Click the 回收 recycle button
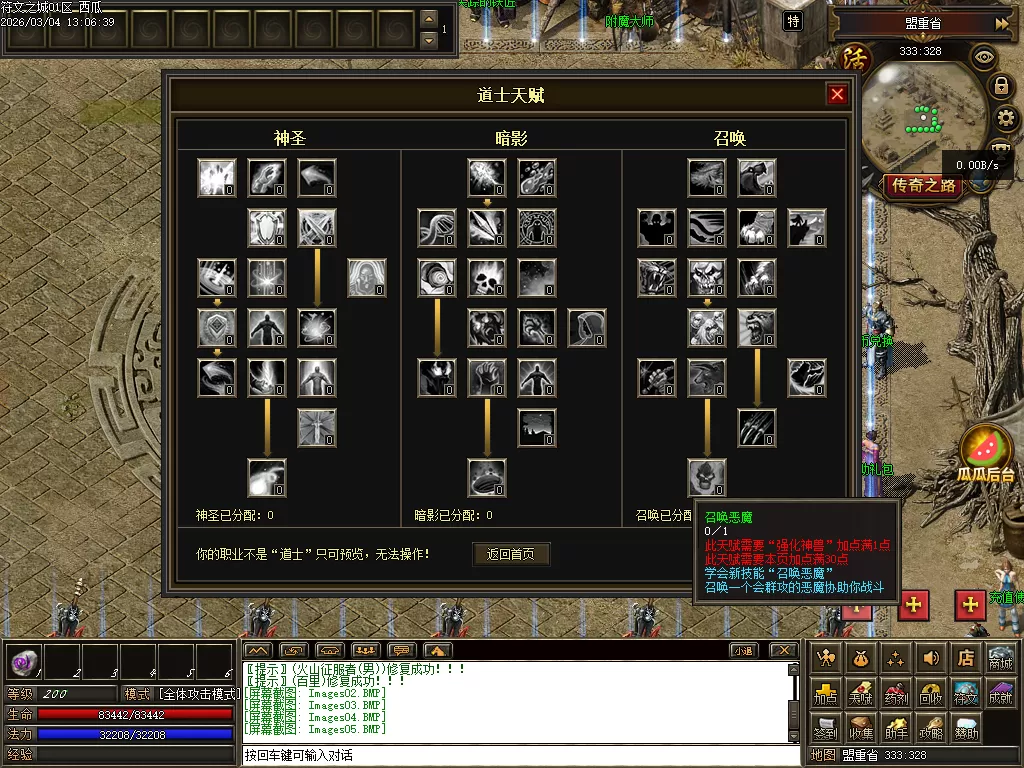 pos(930,693)
